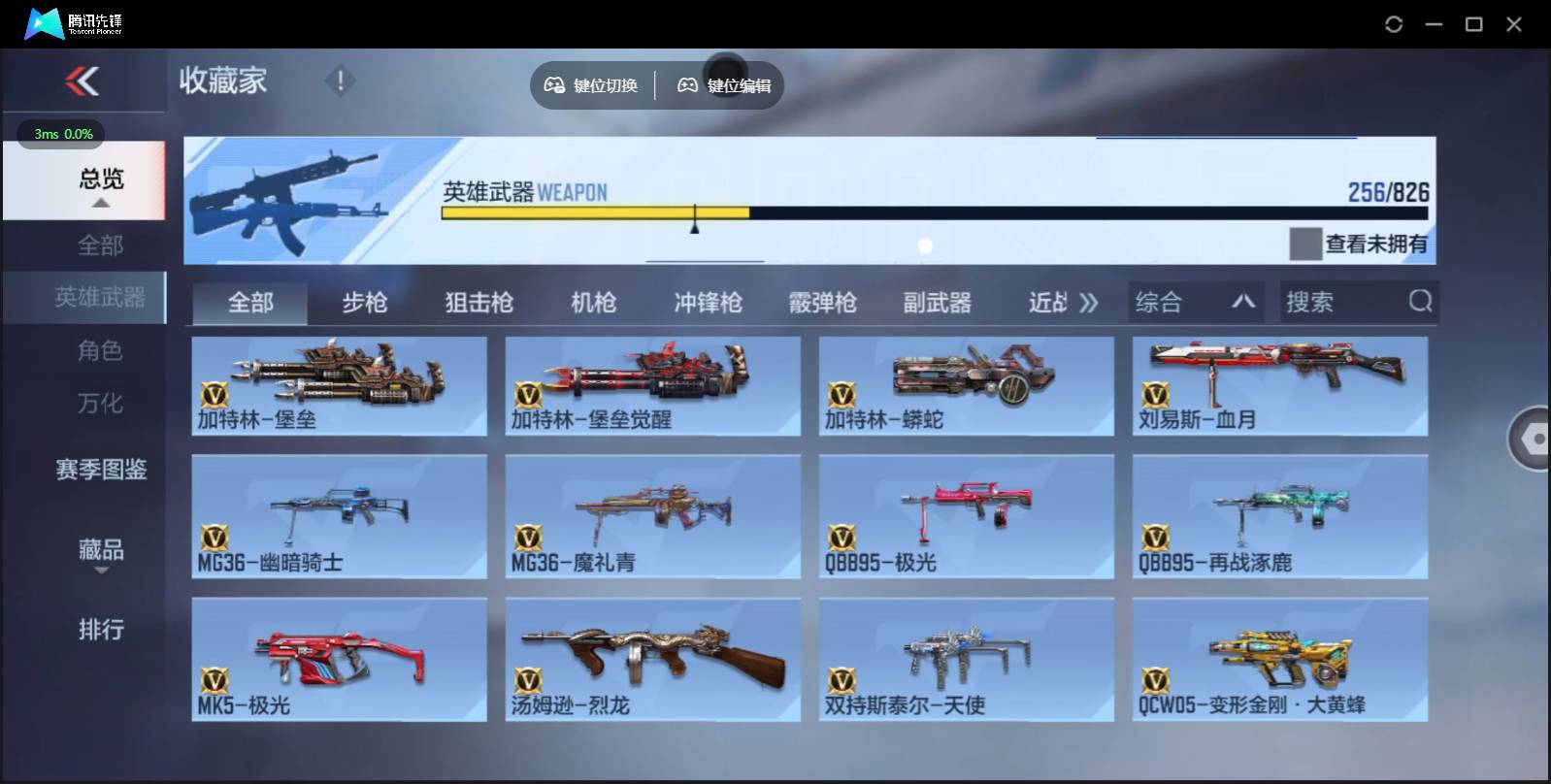Click the magnifier icon in the search box
Image resolution: width=1551 pixels, height=784 pixels.
1421,302
